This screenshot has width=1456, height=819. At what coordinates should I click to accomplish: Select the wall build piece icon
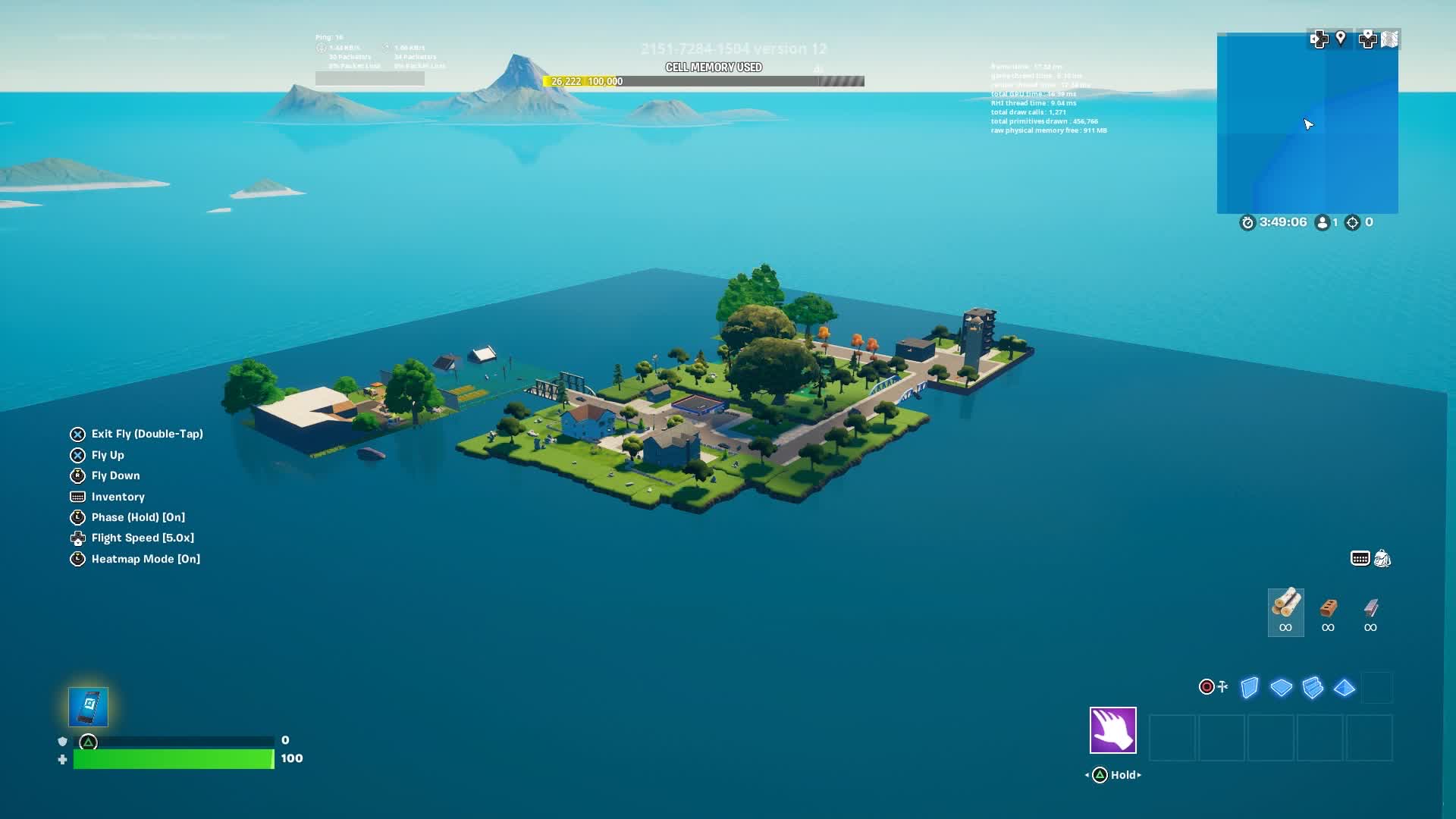coord(1247,686)
